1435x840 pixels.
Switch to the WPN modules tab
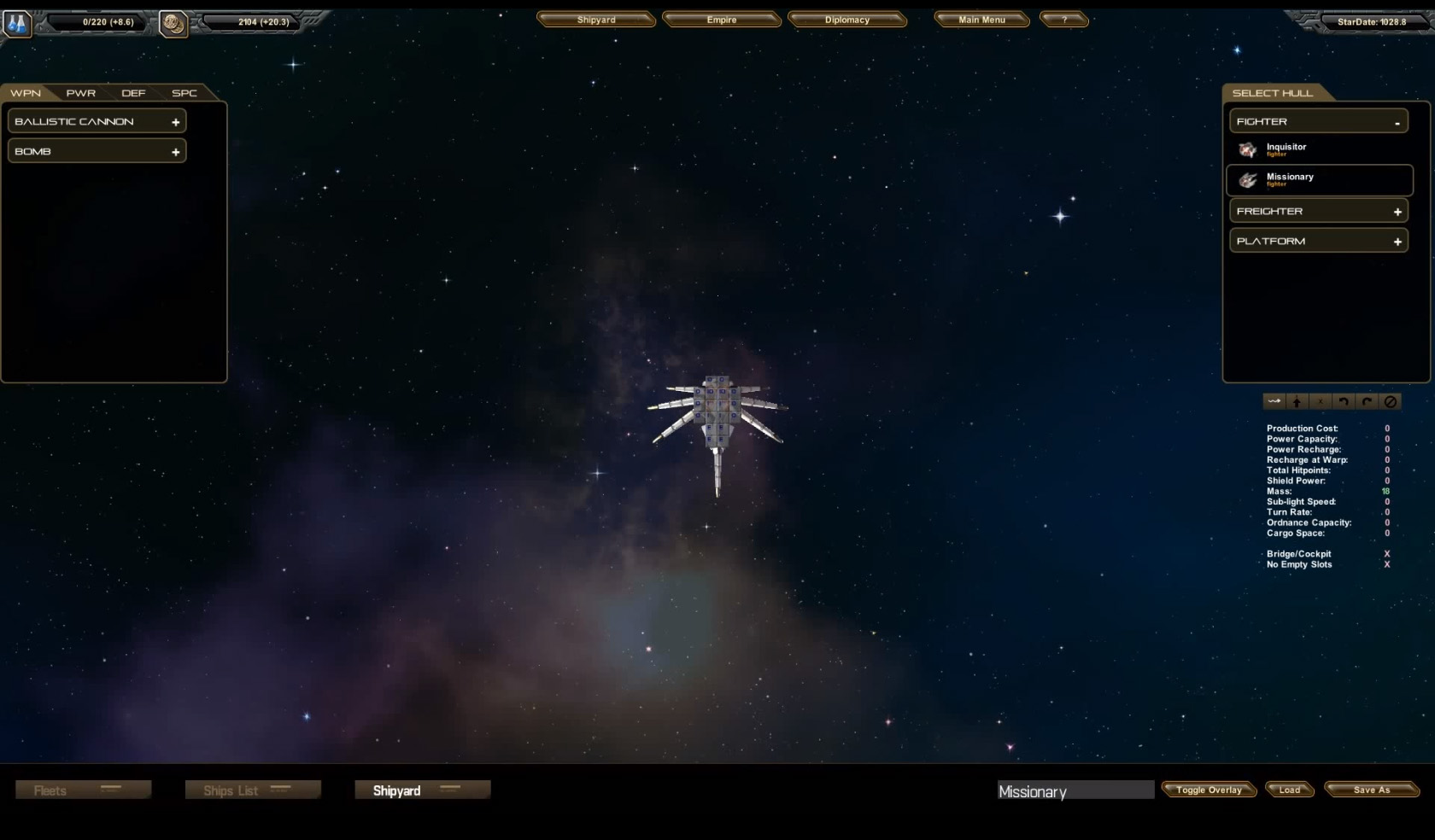point(26,93)
